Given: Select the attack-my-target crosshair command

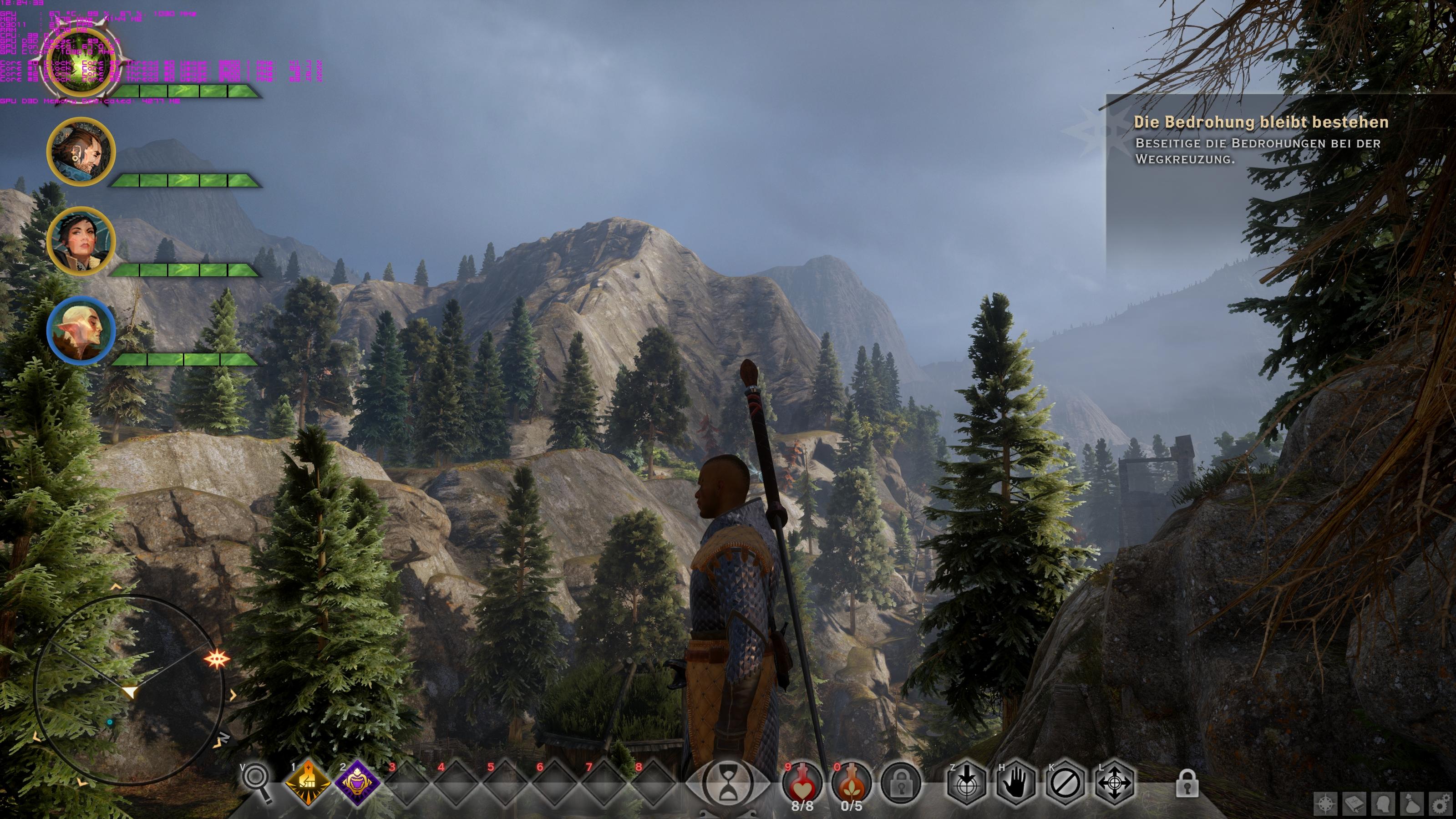Looking at the screenshot, I should pyautogui.click(x=967, y=783).
